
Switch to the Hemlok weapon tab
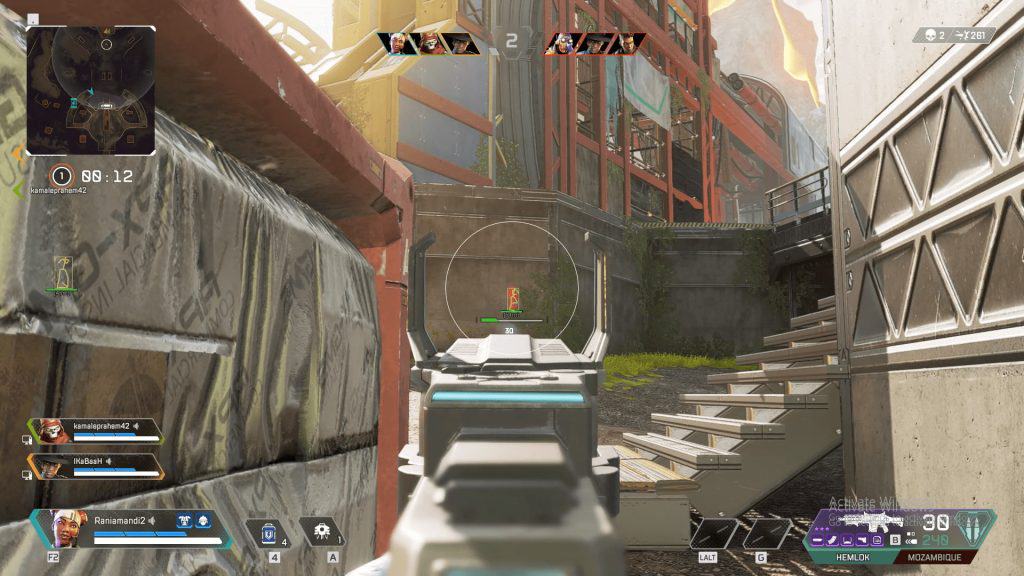tap(851, 556)
